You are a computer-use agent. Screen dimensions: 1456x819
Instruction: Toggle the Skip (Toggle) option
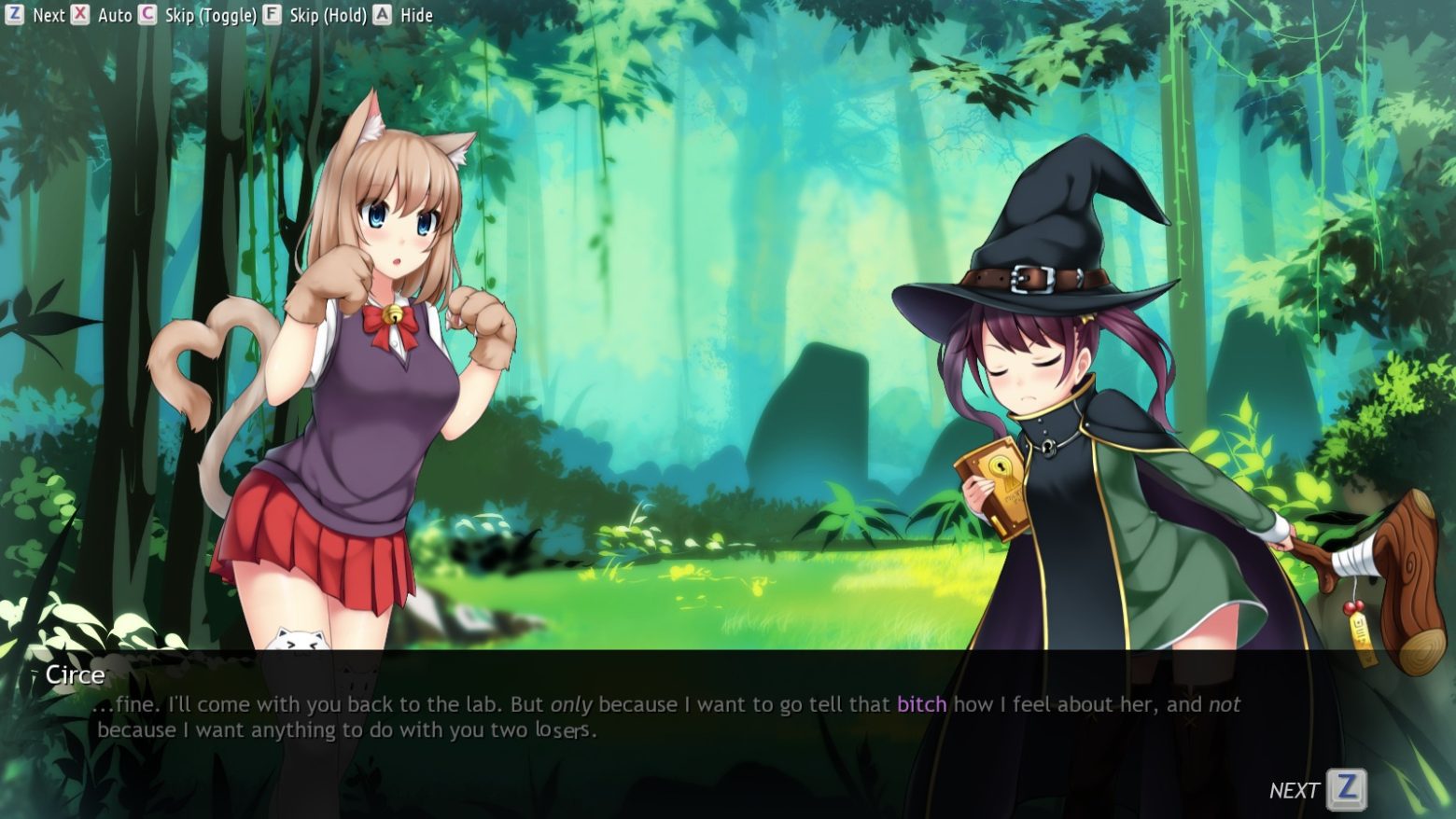(198, 15)
